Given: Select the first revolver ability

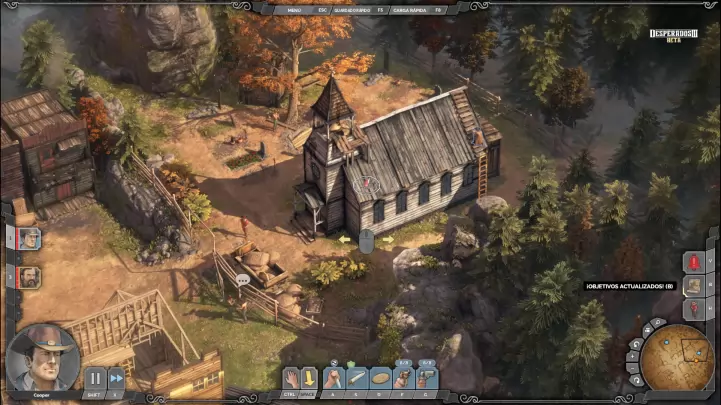Looking at the screenshot, I should 403,377.
